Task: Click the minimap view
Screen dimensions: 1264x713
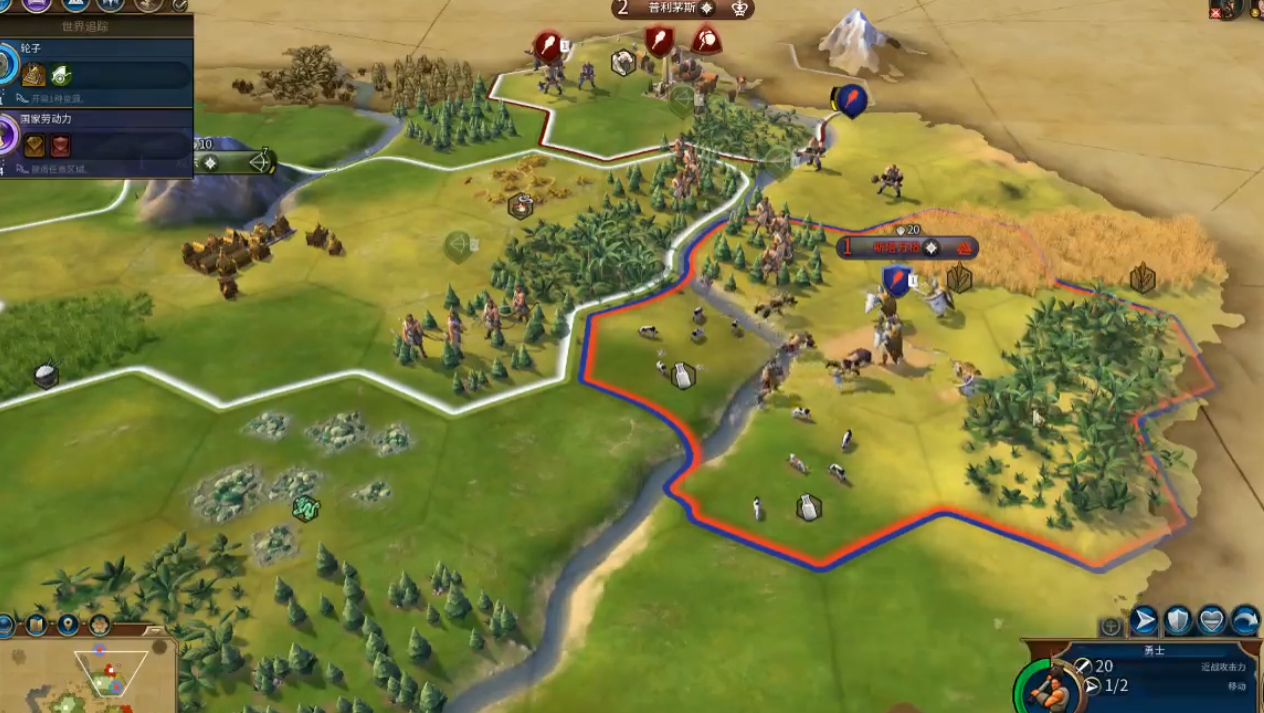Action: pyautogui.click(x=90, y=680)
